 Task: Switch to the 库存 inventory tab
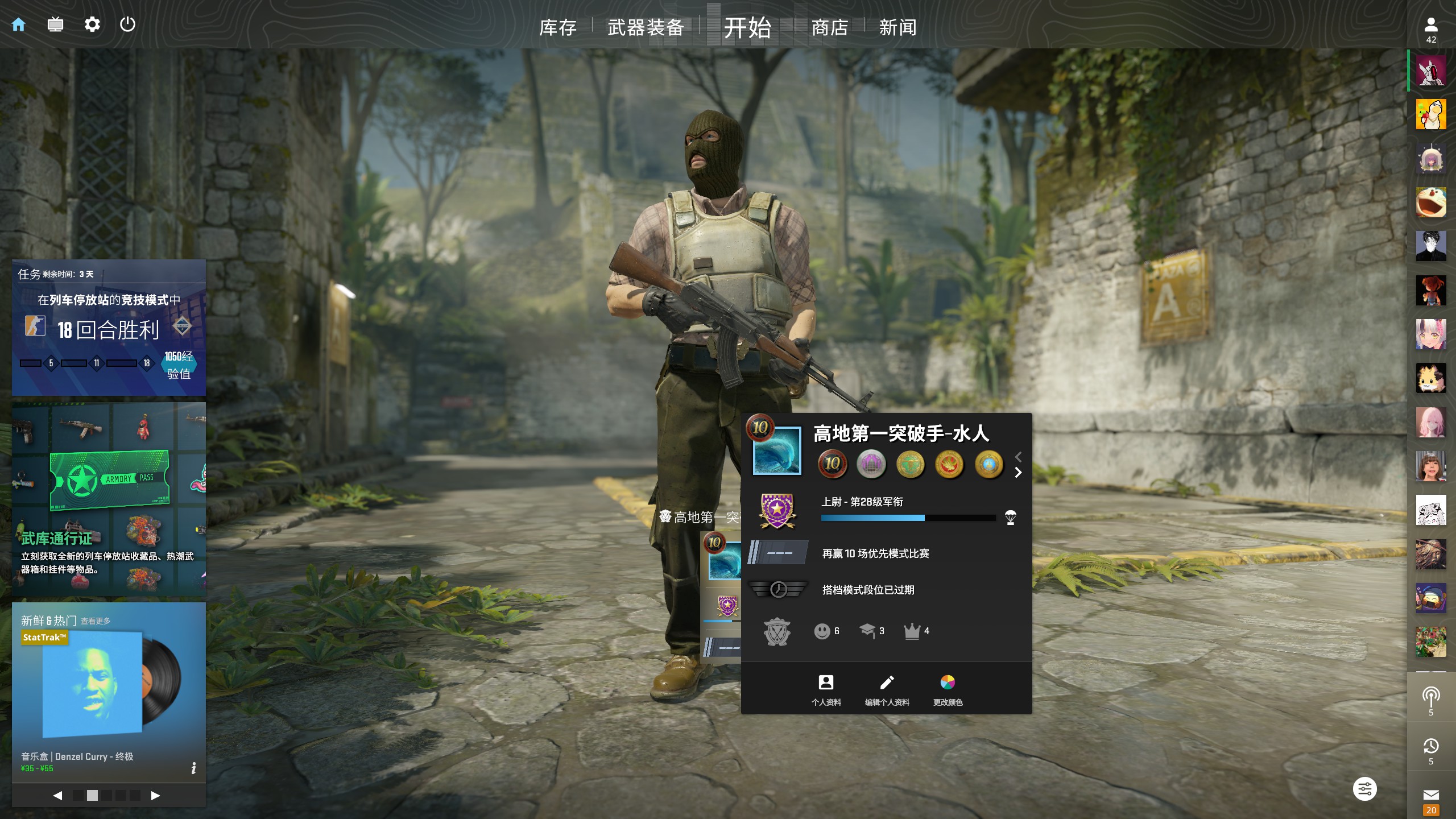[557, 27]
